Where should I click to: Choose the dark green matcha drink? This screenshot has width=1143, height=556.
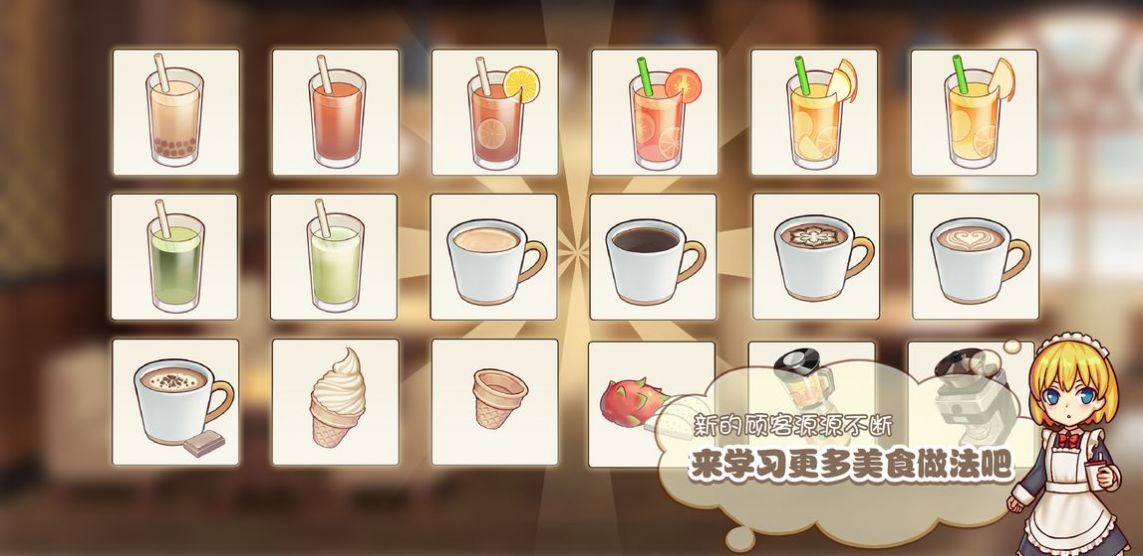click(175, 257)
